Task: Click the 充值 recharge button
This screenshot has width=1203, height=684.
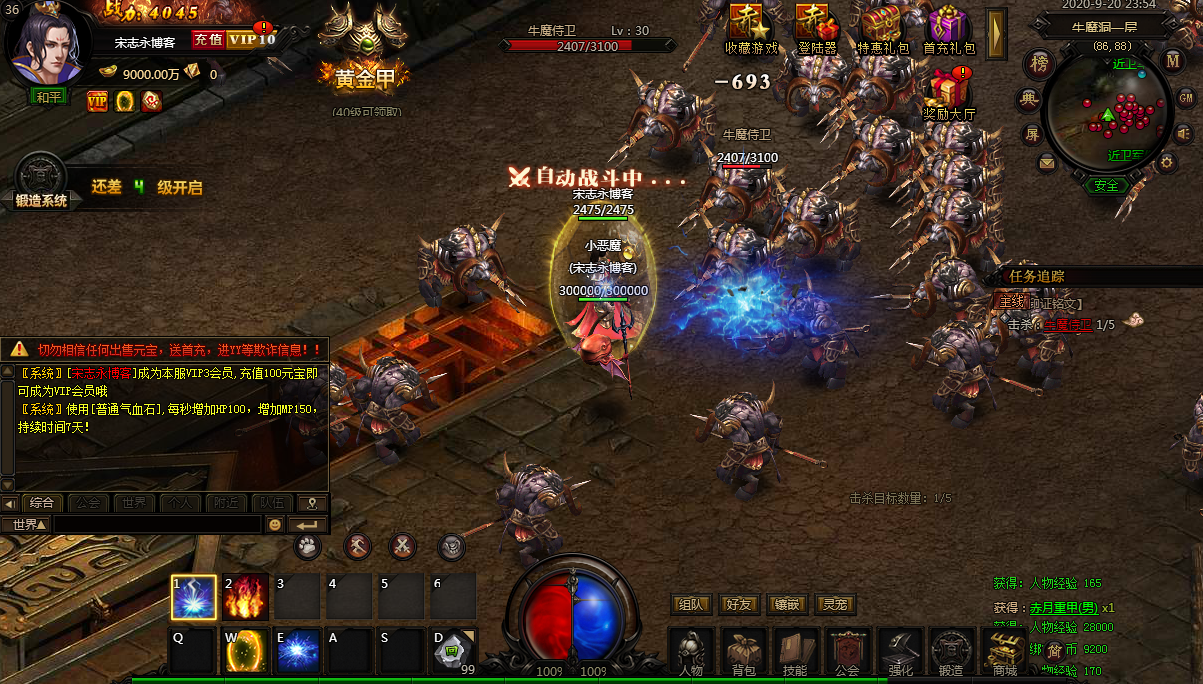Action: 207,40
